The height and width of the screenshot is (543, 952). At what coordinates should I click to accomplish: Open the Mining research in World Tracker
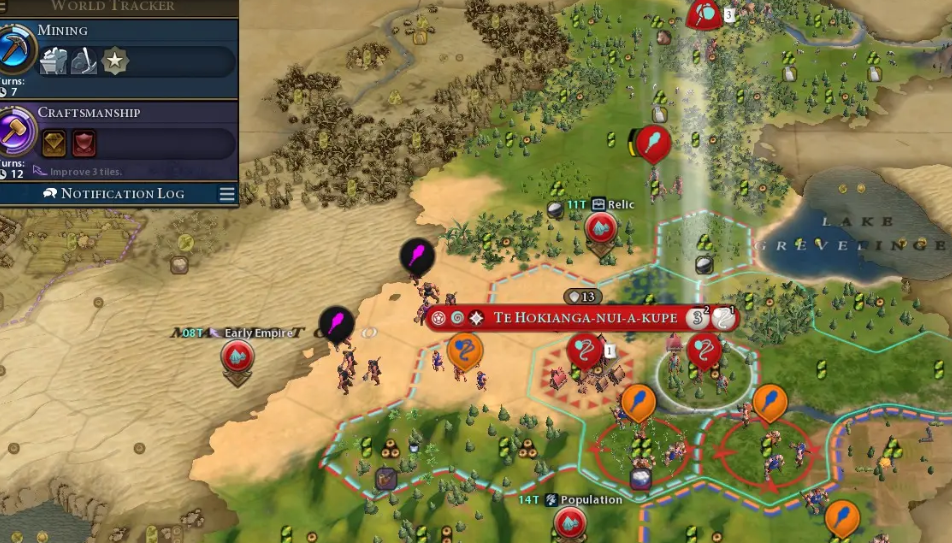pyautogui.click(x=18, y=50)
